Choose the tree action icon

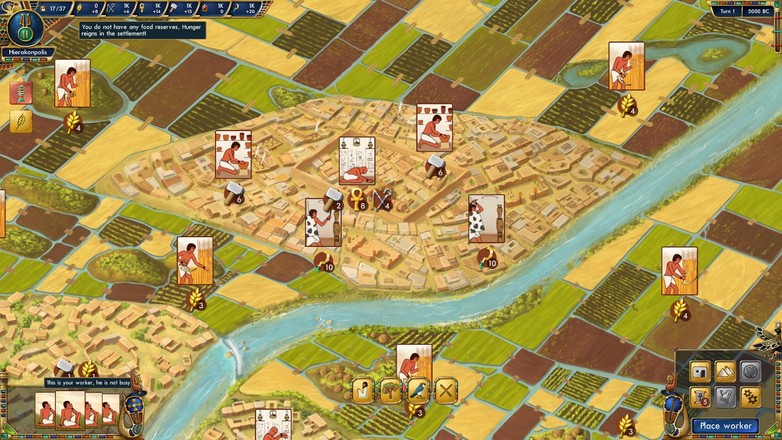391,390
